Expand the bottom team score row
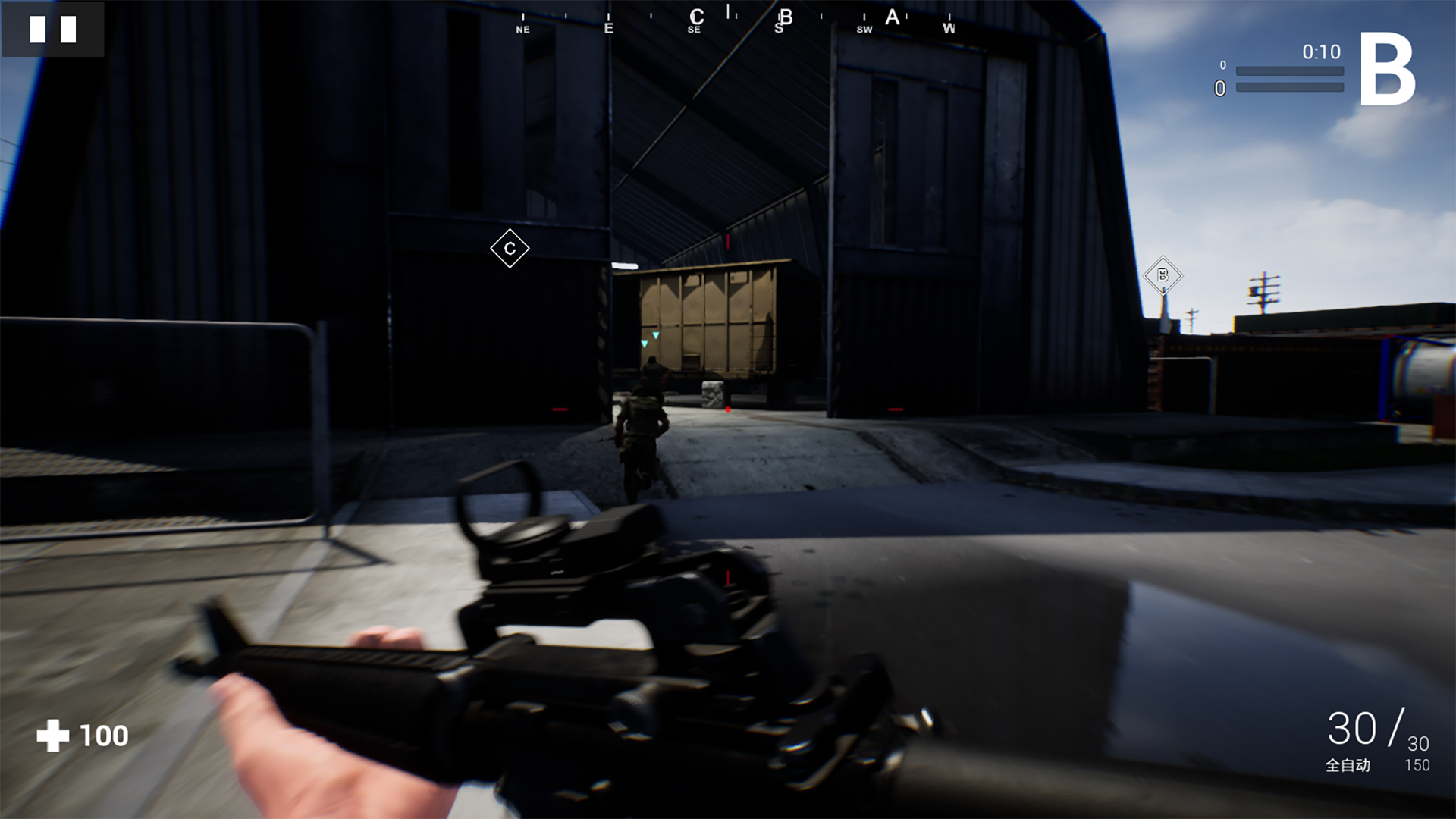Viewport: 1456px width, 819px height. [1289, 89]
